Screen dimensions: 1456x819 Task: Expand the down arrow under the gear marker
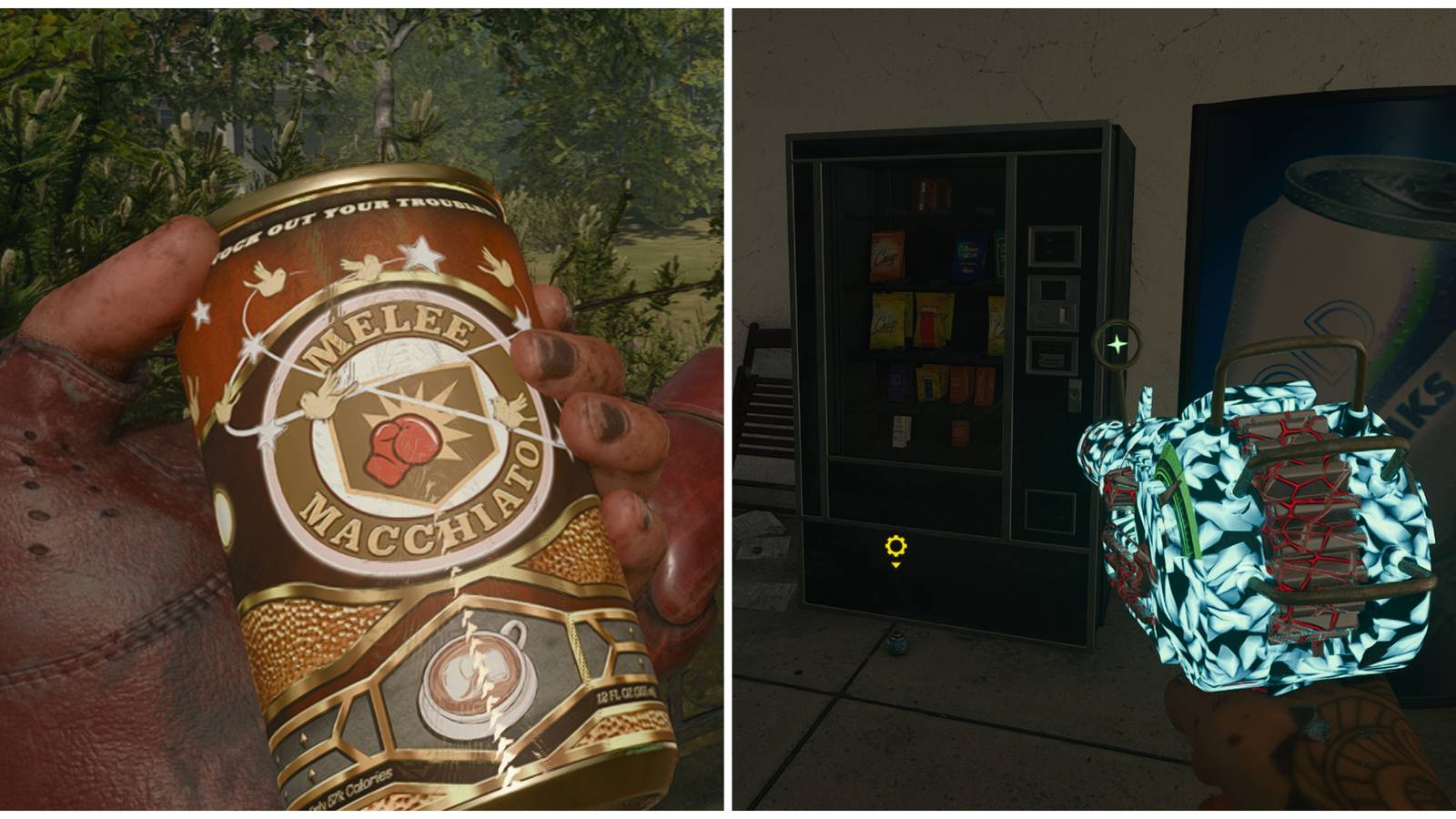[896, 565]
